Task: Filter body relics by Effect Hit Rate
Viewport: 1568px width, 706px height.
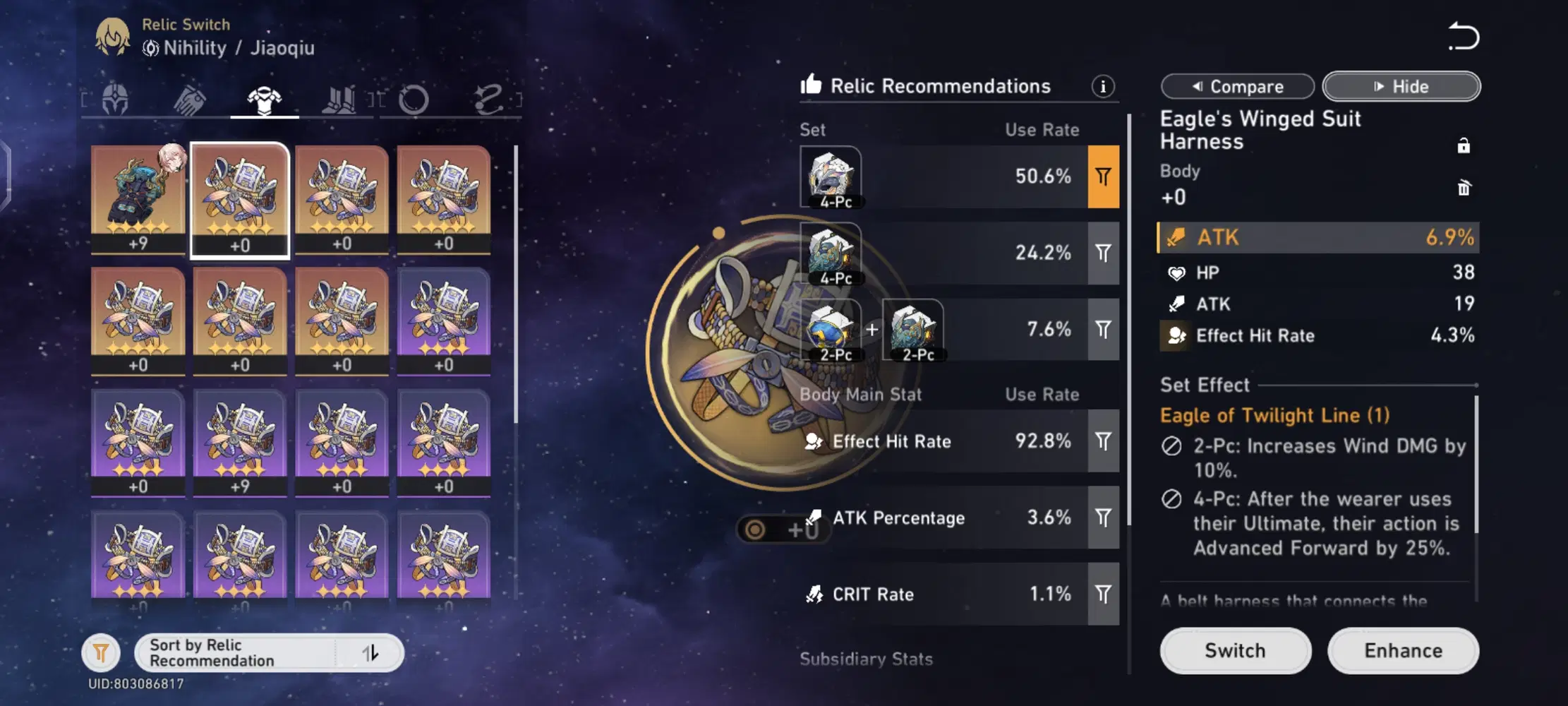Action: pos(1103,441)
